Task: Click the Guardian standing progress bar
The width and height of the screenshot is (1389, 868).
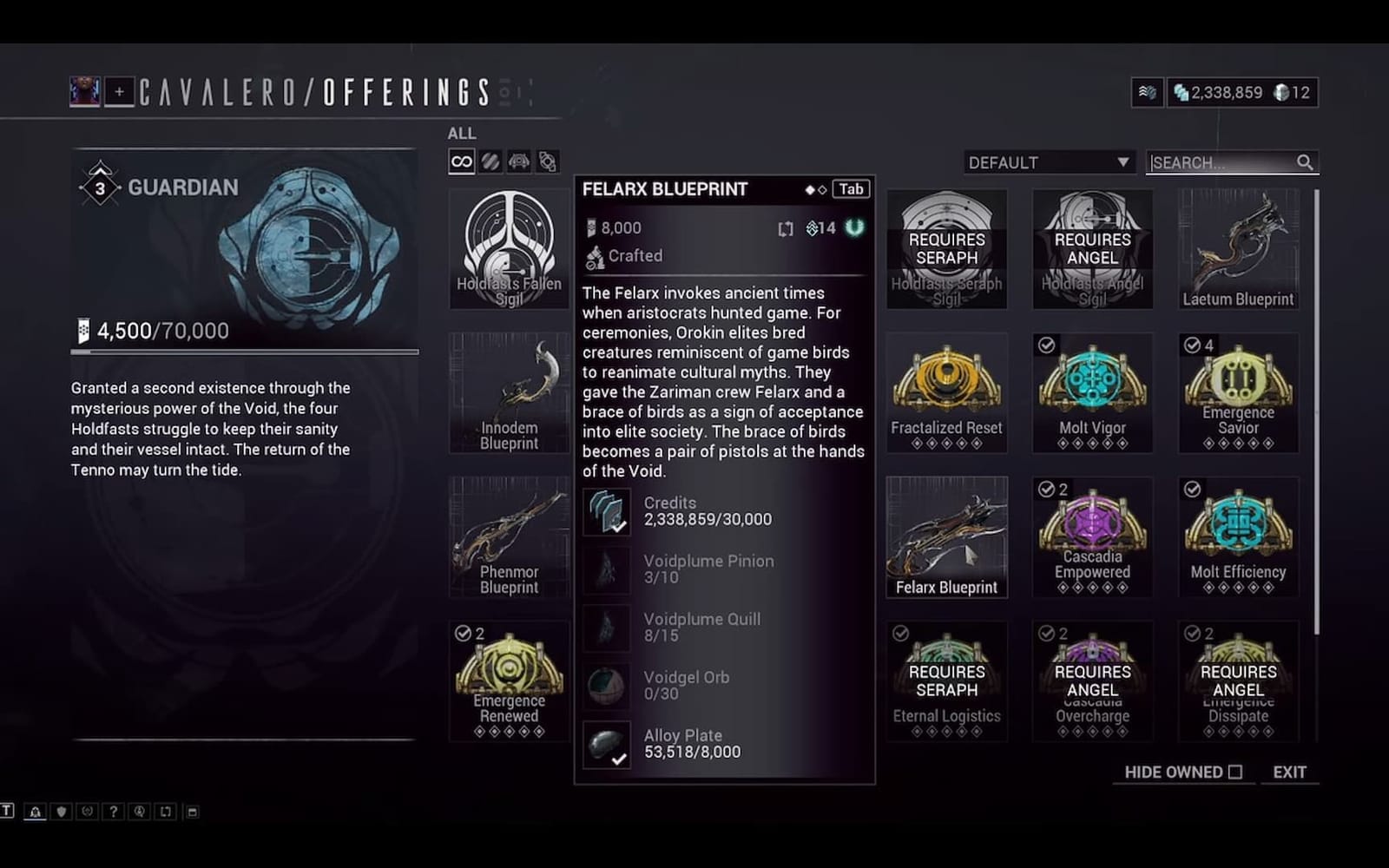Action: point(243,351)
